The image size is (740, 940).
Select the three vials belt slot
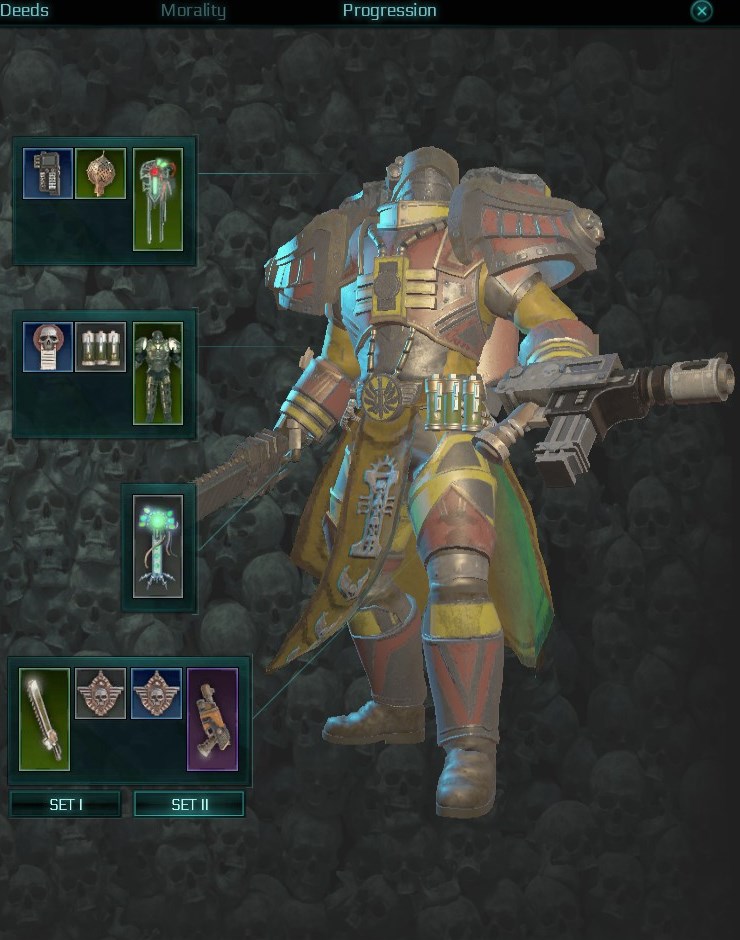coord(100,347)
